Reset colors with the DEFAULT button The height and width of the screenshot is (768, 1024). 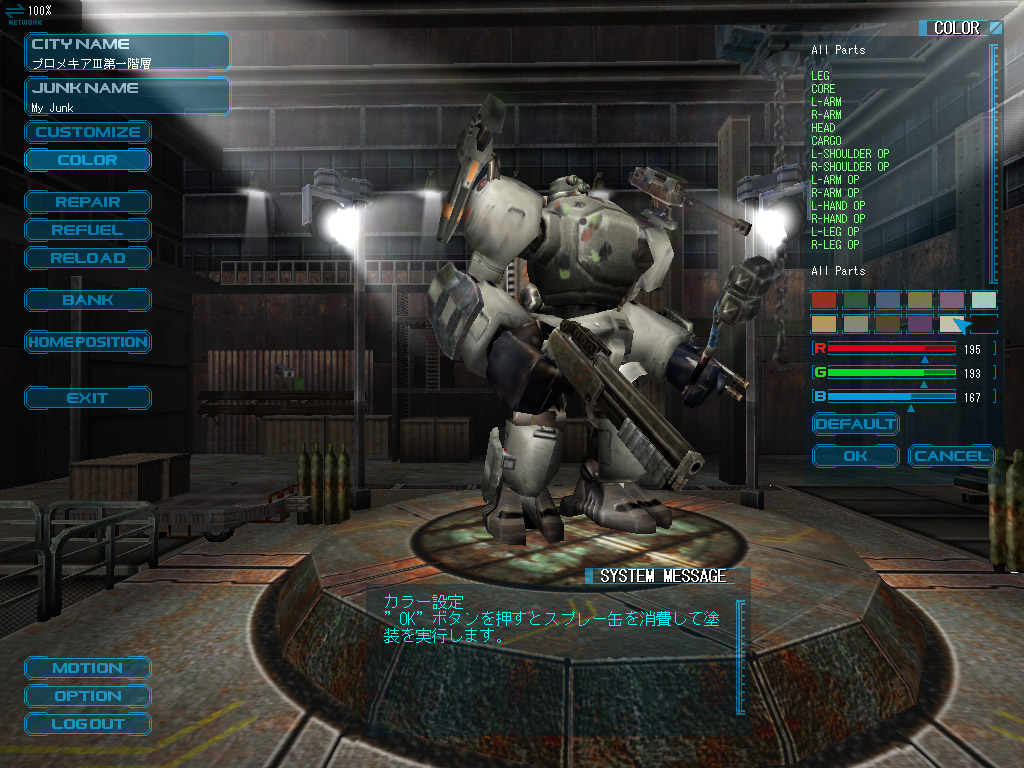click(x=855, y=424)
